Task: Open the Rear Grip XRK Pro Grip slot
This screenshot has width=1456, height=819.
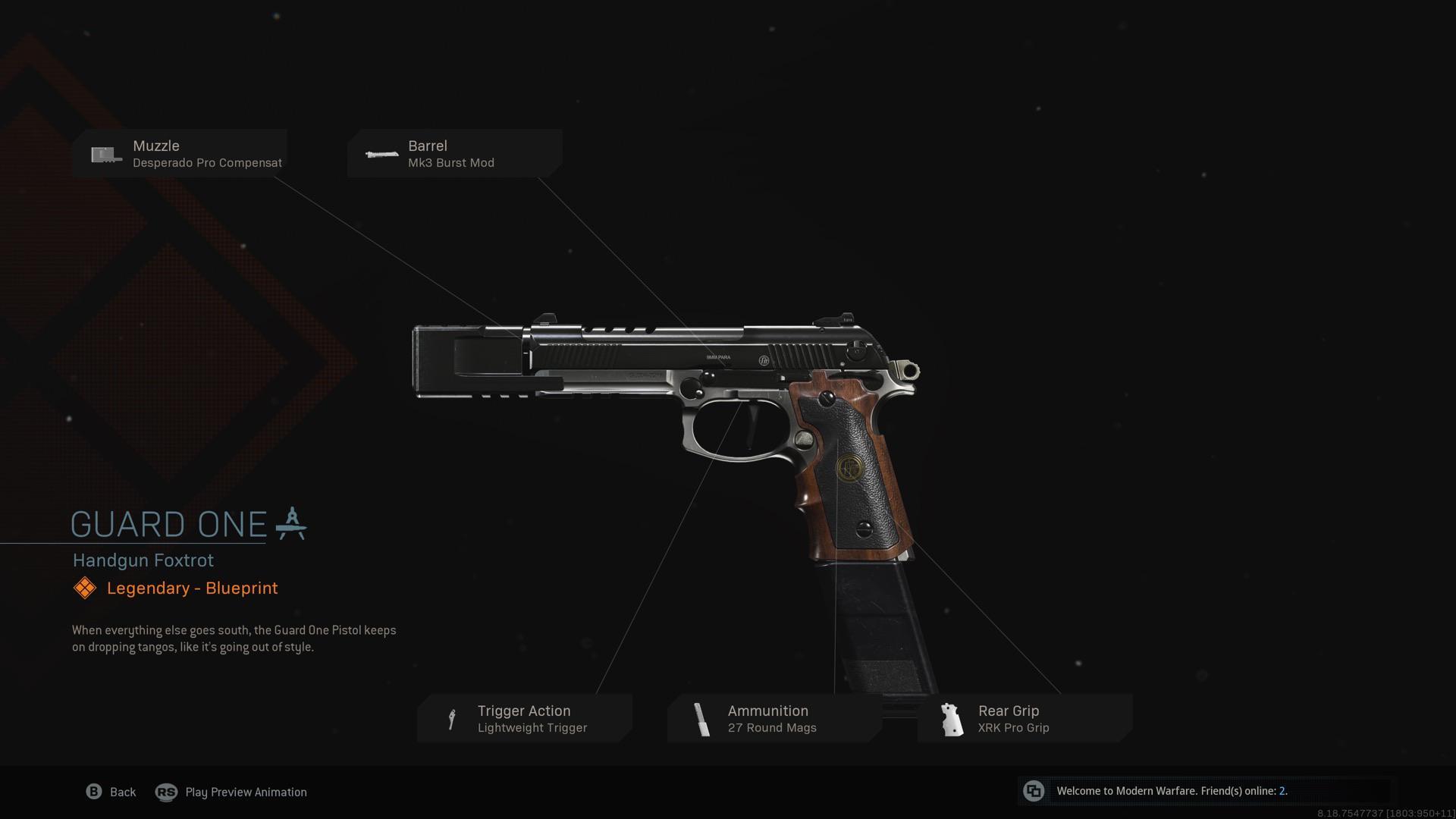Action: click(1025, 718)
